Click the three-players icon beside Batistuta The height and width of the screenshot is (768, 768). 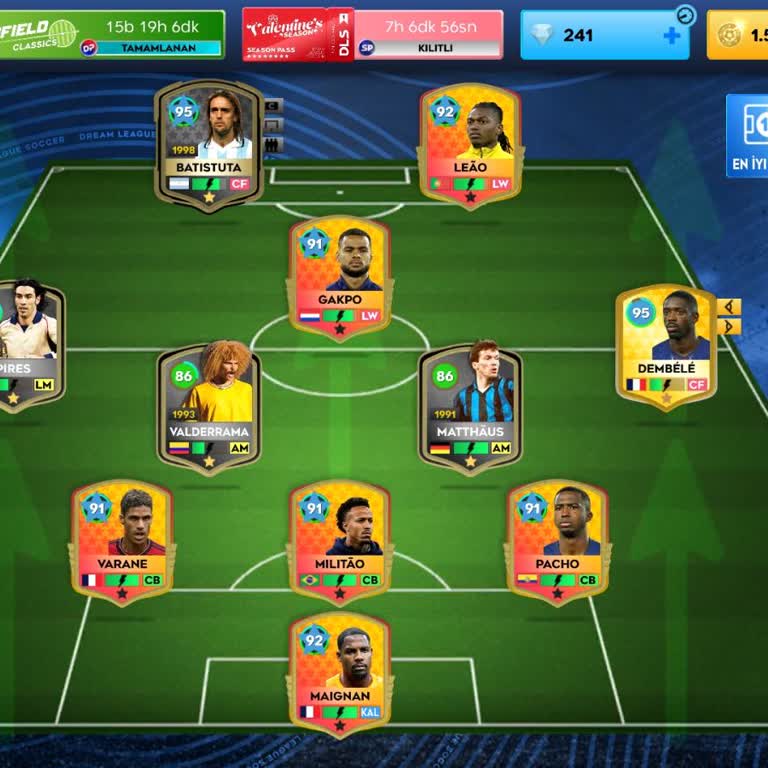[x=274, y=145]
